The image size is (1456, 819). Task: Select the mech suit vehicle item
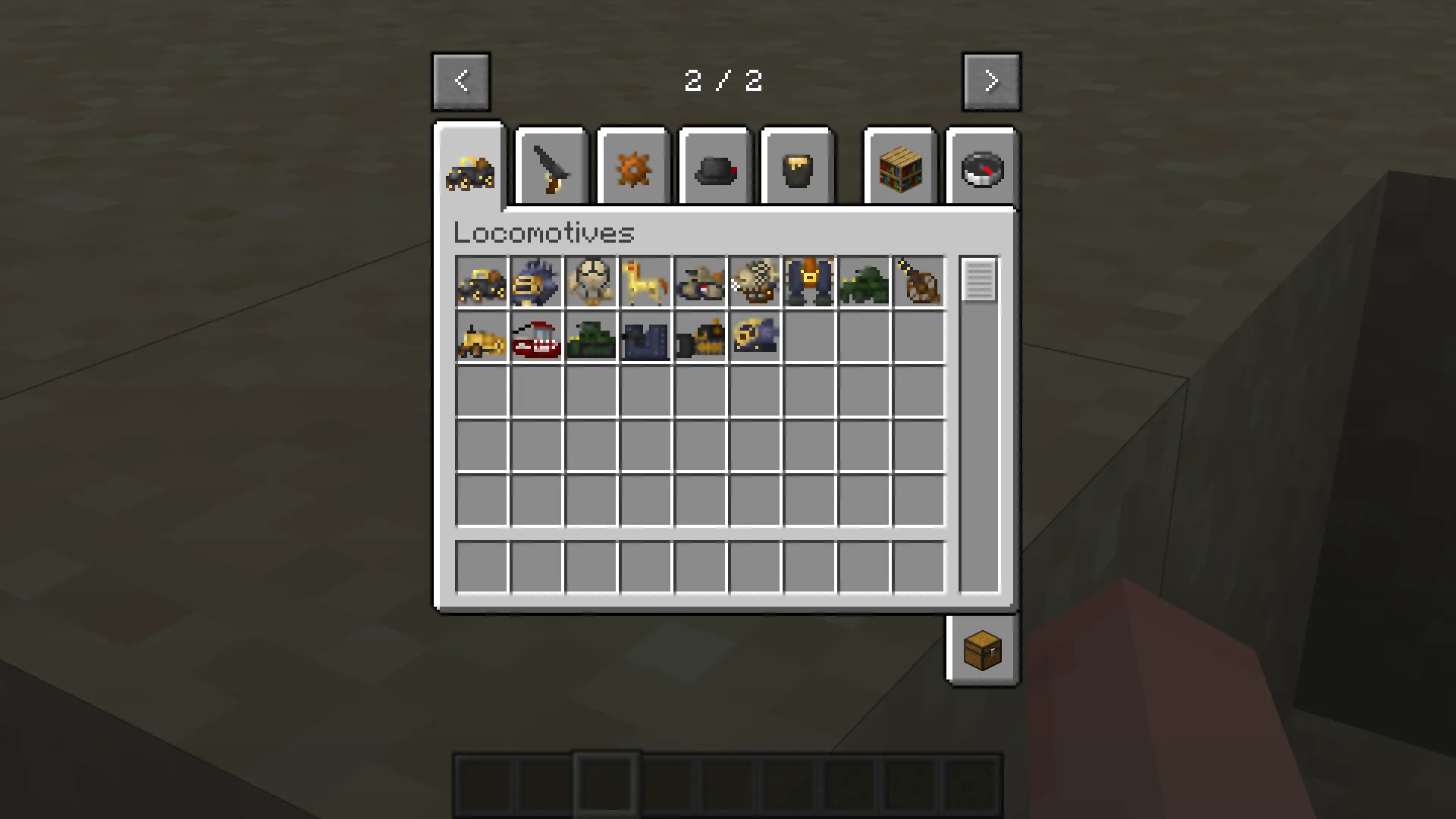(809, 282)
